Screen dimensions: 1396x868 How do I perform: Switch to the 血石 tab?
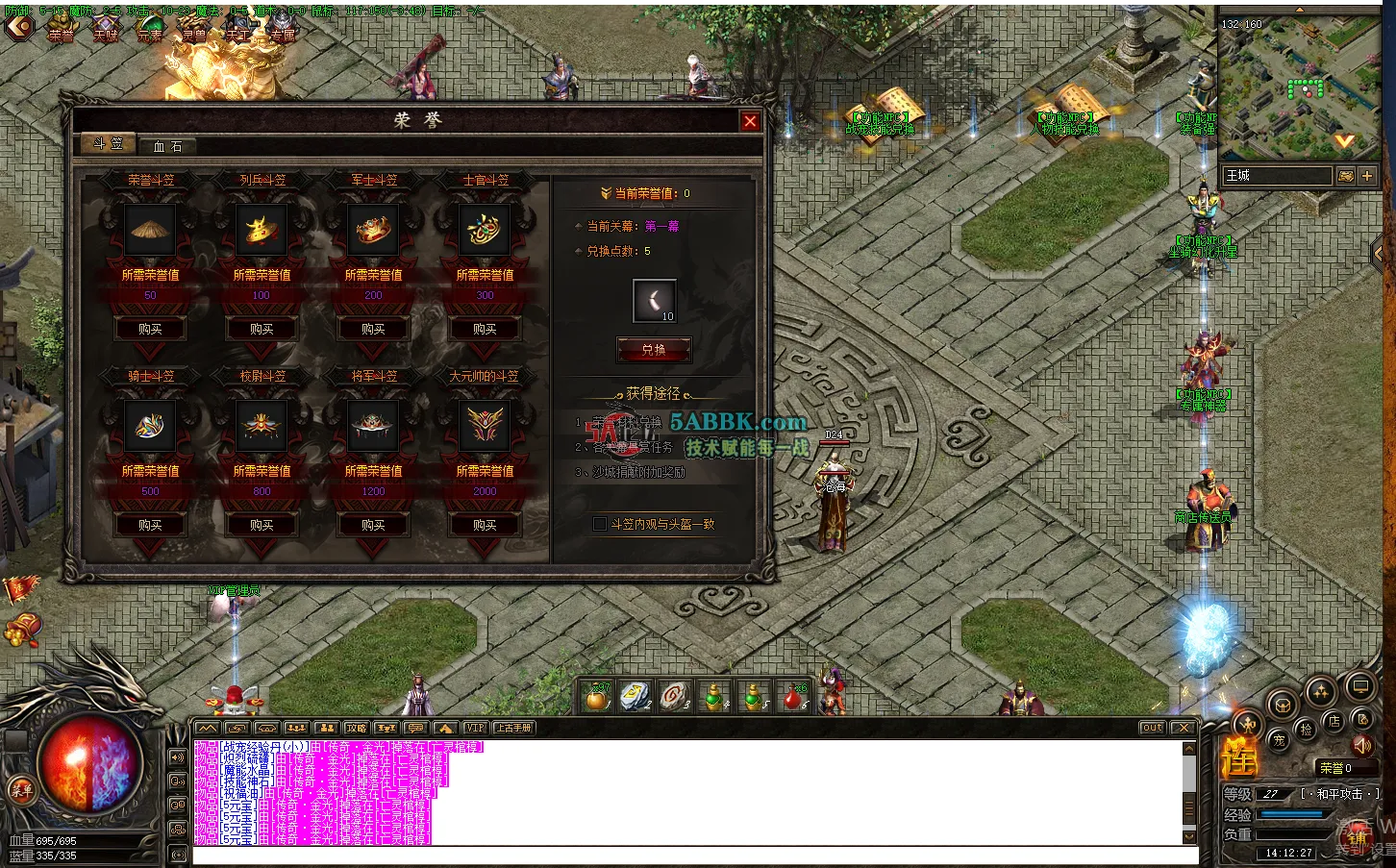pos(168,145)
